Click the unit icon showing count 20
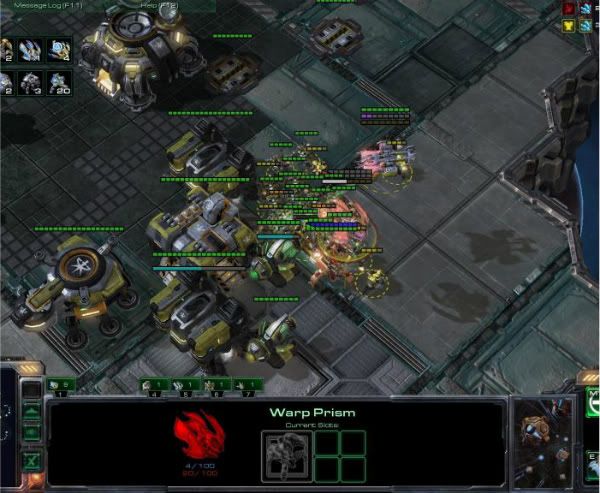Viewport: 600px width, 493px height. coord(60,82)
